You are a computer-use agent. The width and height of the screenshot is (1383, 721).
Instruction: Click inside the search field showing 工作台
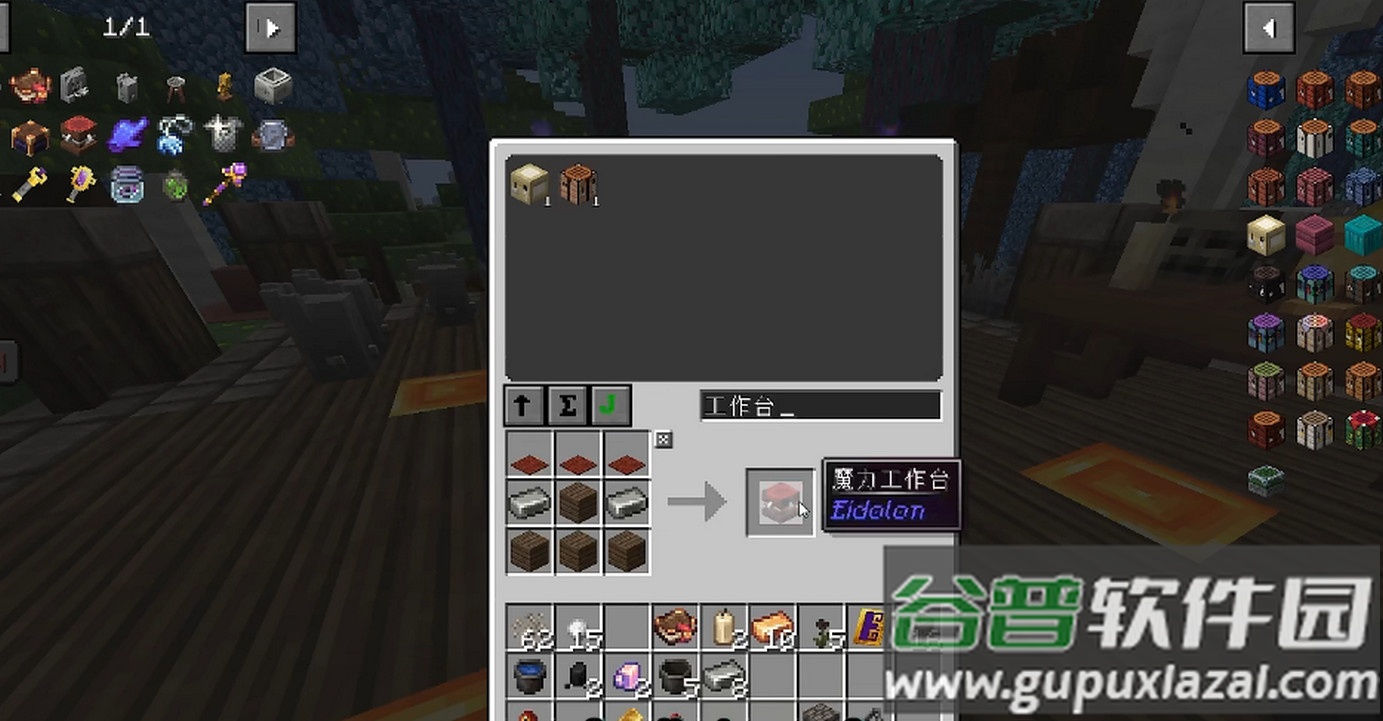[820, 405]
